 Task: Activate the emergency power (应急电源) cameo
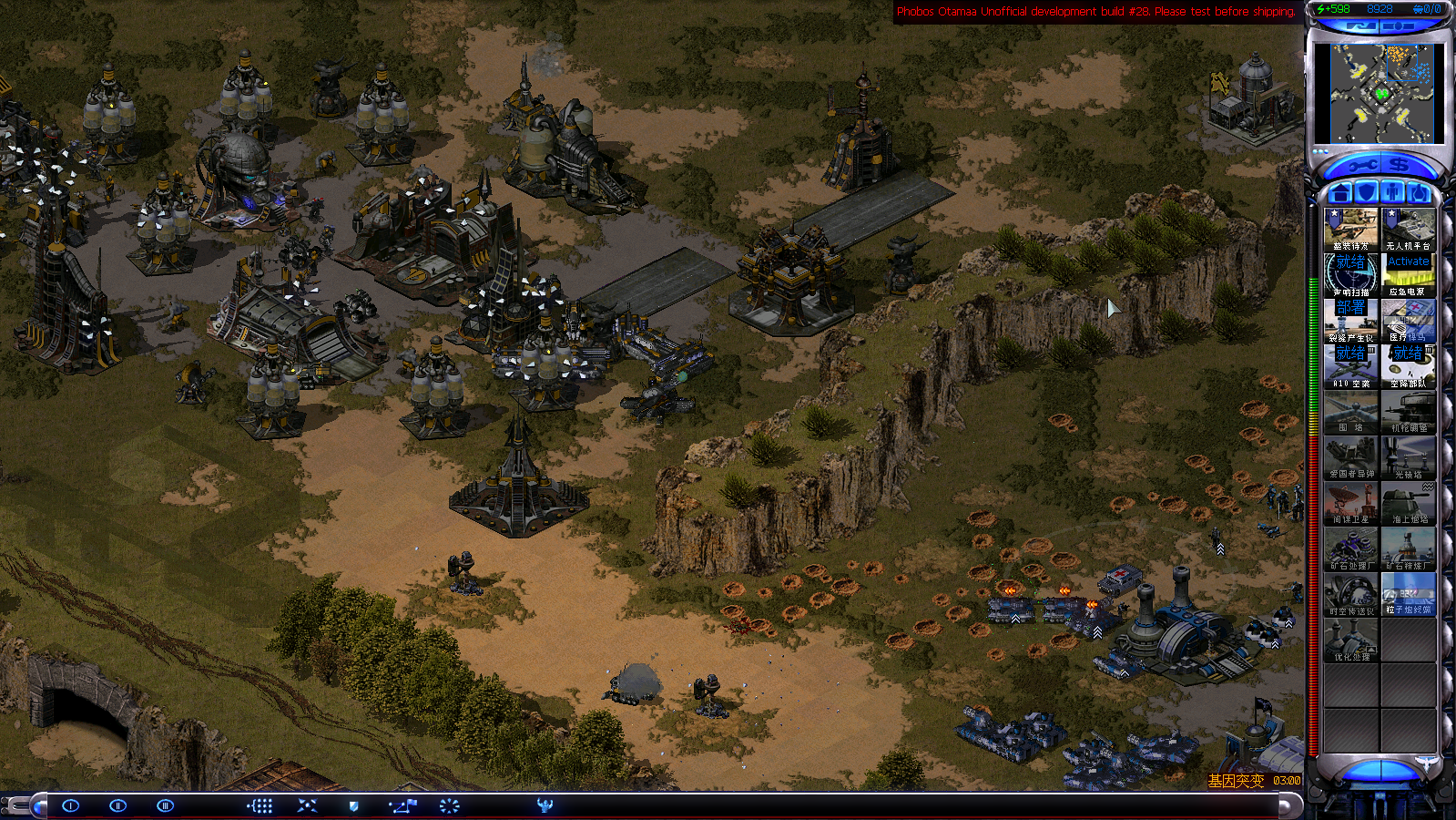pyautogui.click(x=1408, y=274)
